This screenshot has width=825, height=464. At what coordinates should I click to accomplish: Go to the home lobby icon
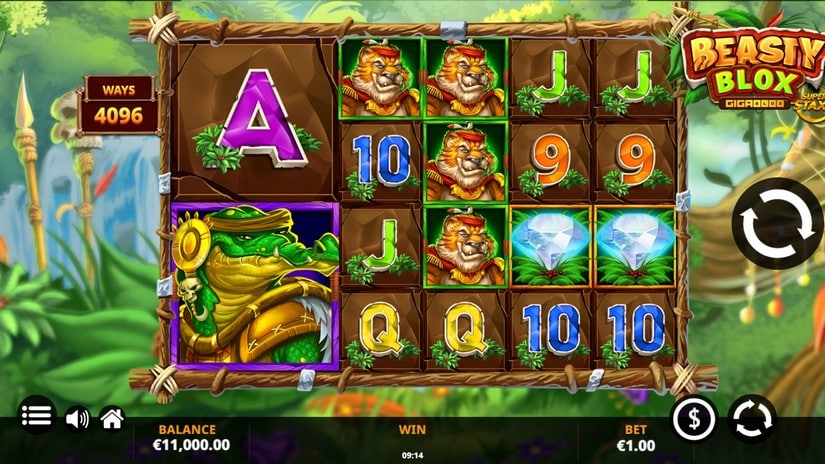(x=112, y=418)
